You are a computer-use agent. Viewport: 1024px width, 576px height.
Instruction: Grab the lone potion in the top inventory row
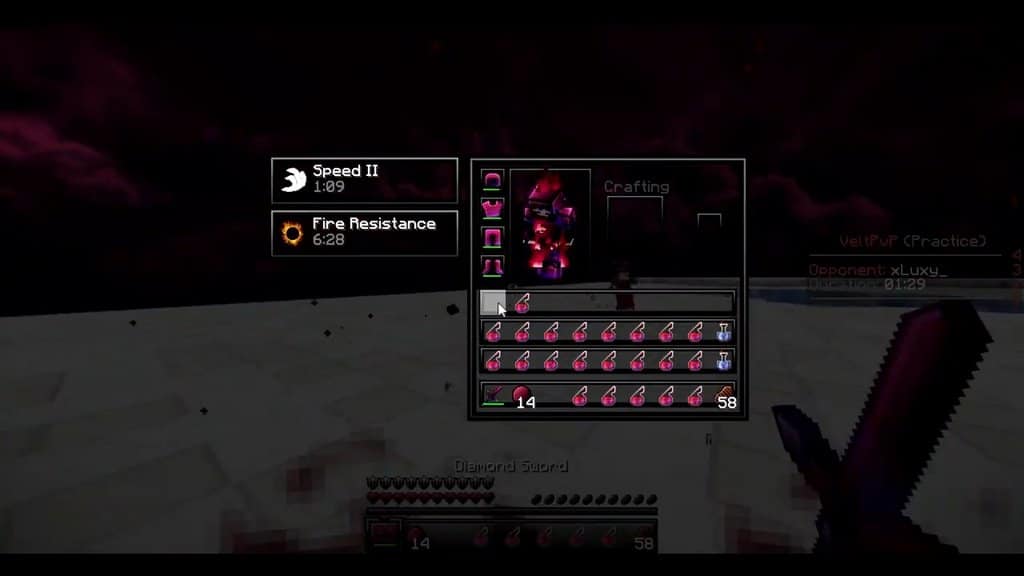point(521,304)
